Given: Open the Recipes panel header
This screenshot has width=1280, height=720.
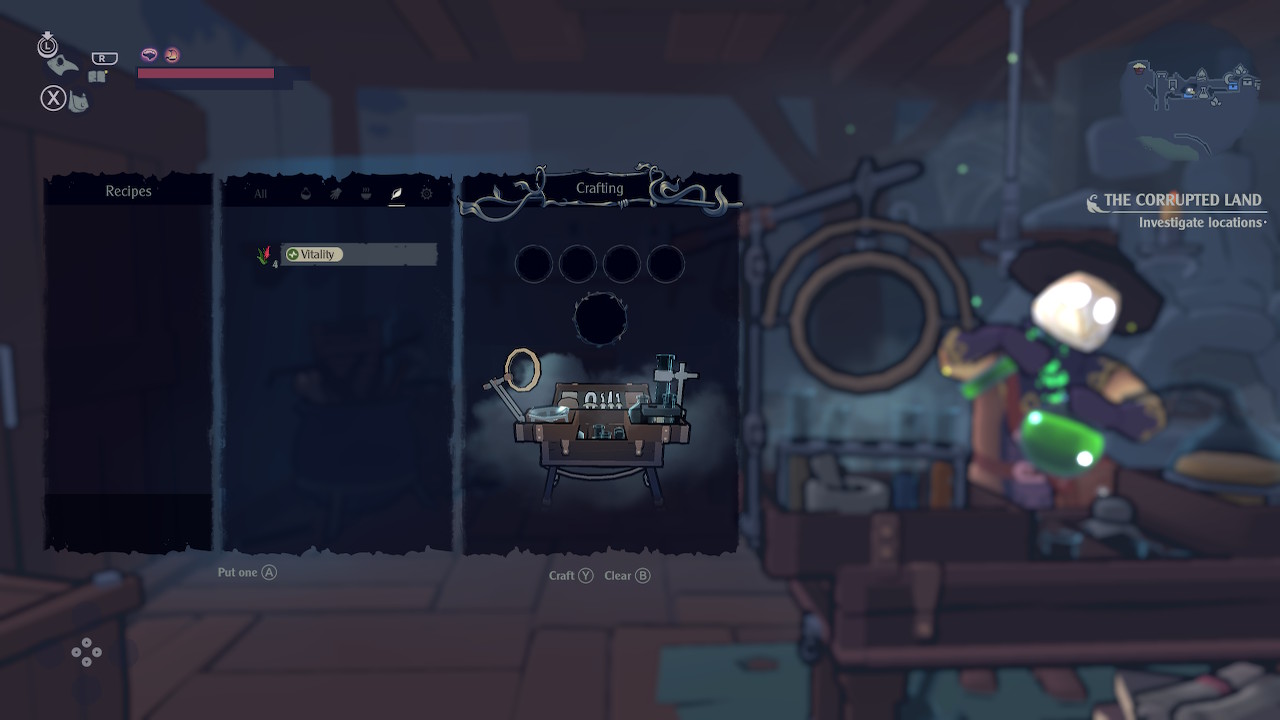Looking at the screenshot, I should (128, 191).
